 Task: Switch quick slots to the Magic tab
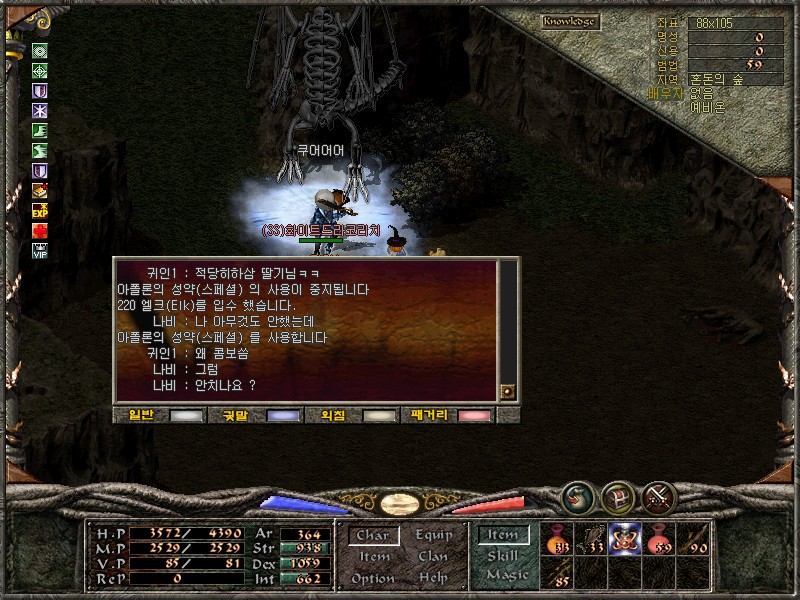[x=506, y=576]
